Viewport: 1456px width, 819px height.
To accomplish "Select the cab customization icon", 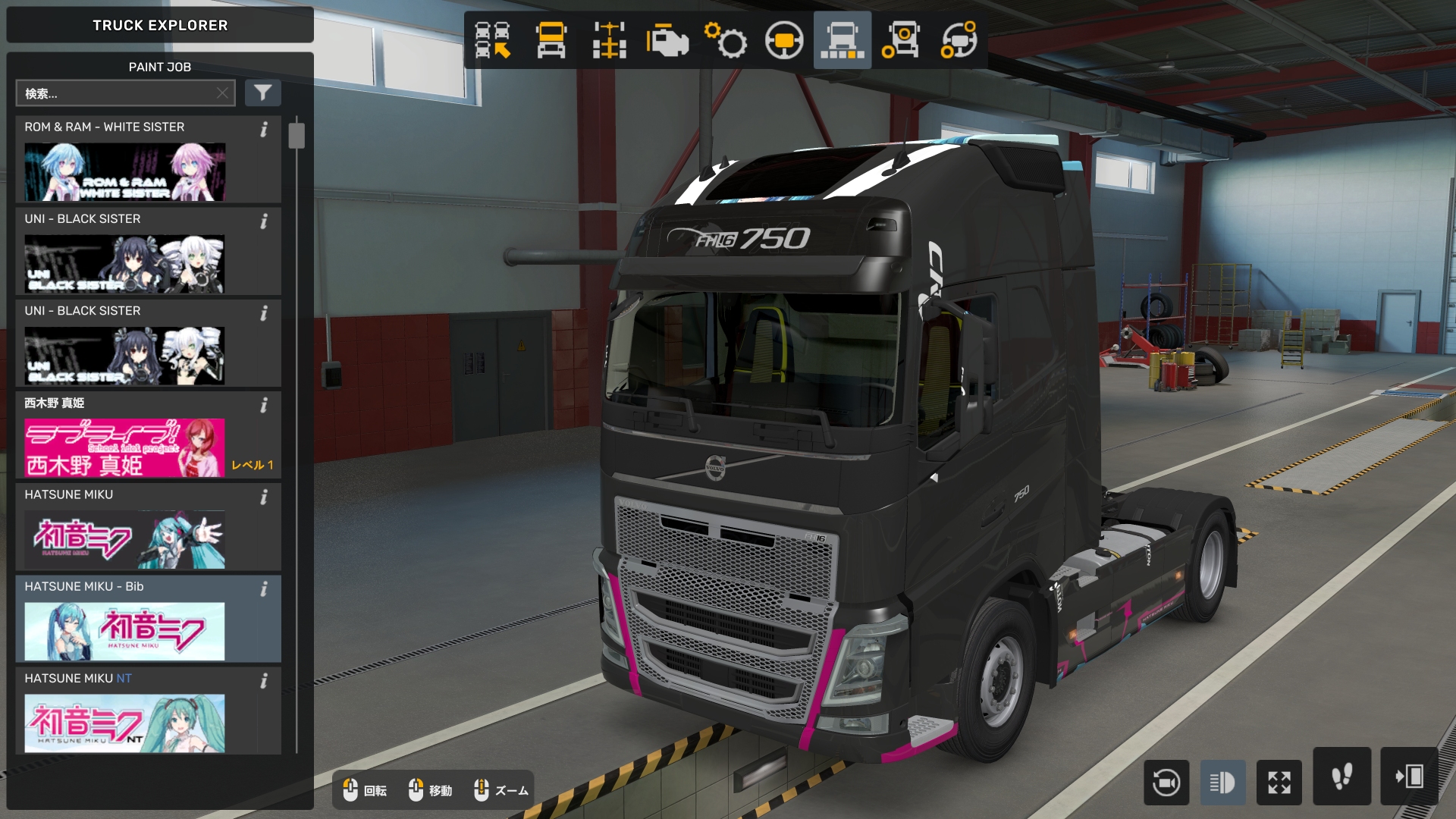I will pos(551,42).
